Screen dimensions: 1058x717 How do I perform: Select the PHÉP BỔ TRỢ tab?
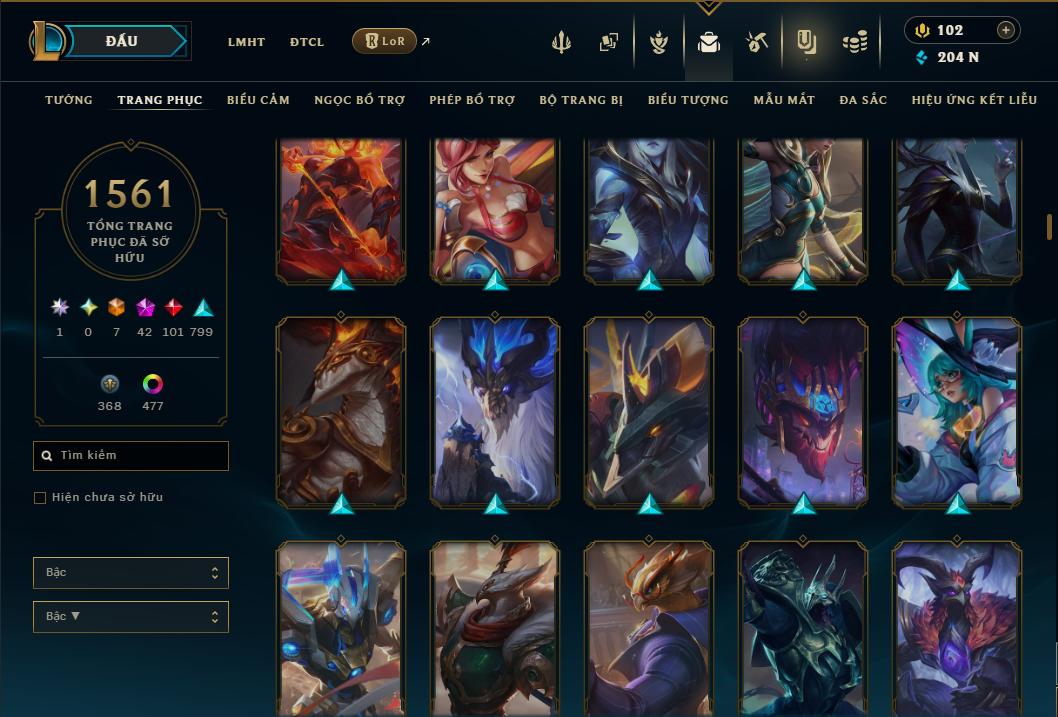point(472,100)
